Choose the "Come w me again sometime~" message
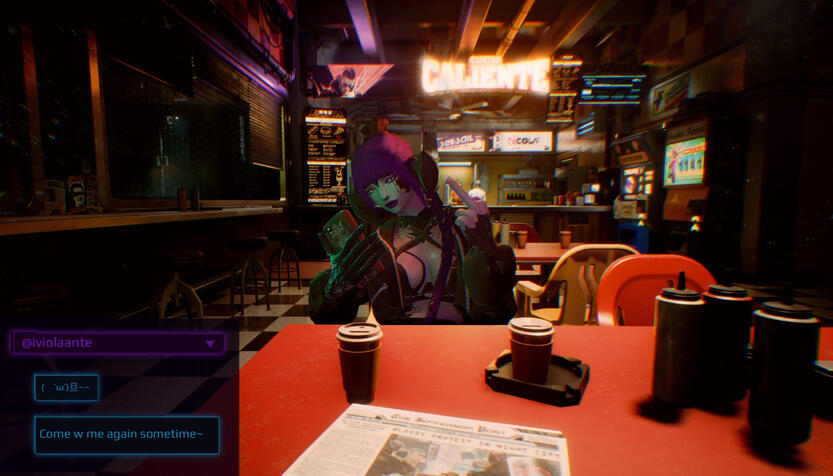The height and width of the screenshot is (476, 833). pos(126,434)
